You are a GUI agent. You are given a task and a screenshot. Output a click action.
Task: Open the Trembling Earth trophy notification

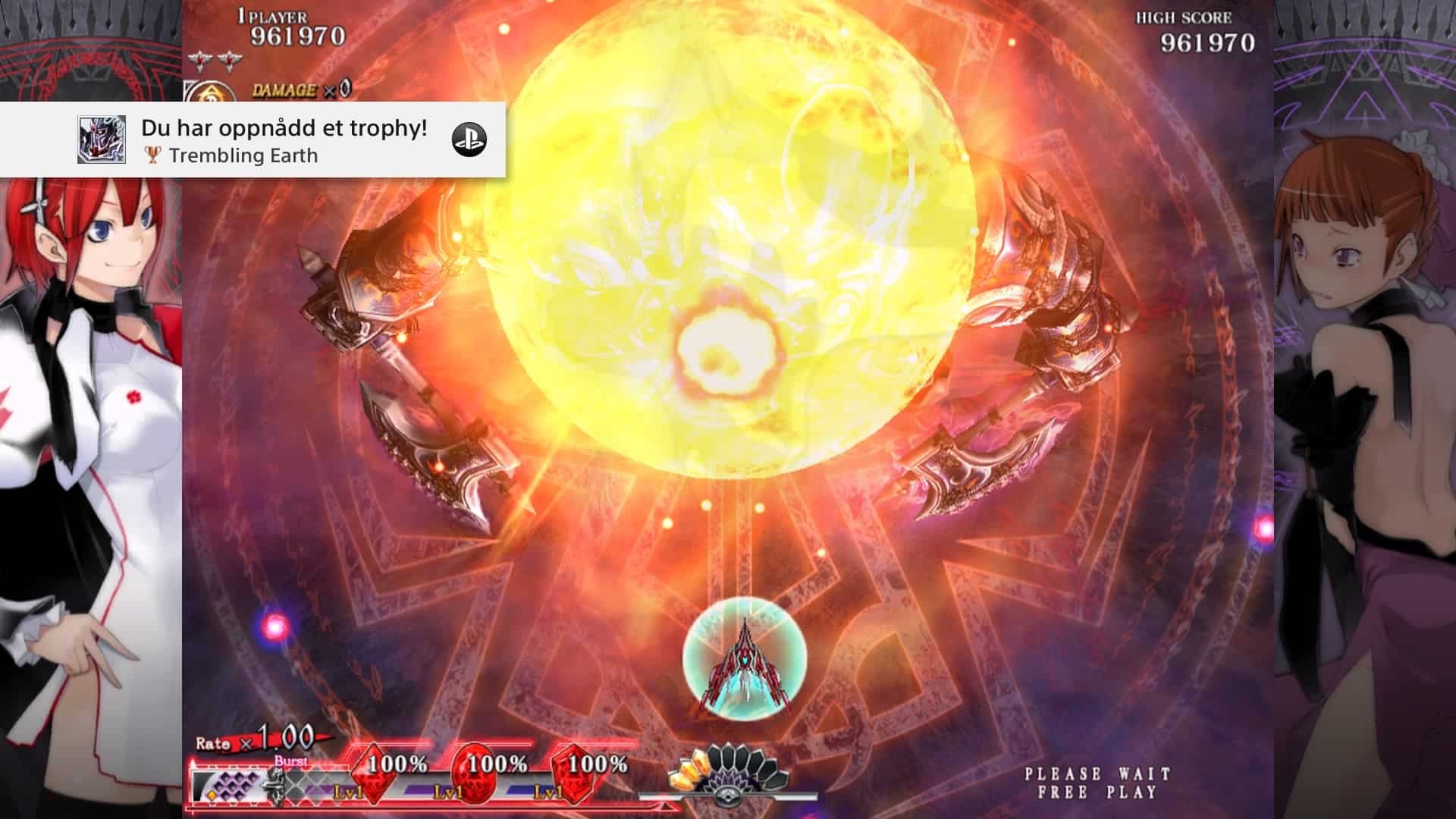(284, 141)
